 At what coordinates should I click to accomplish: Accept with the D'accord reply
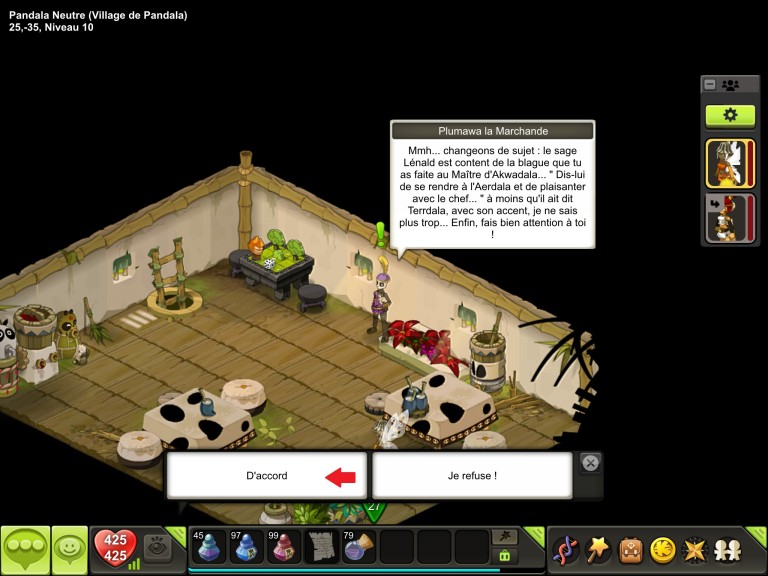click(x=267, y=476)
